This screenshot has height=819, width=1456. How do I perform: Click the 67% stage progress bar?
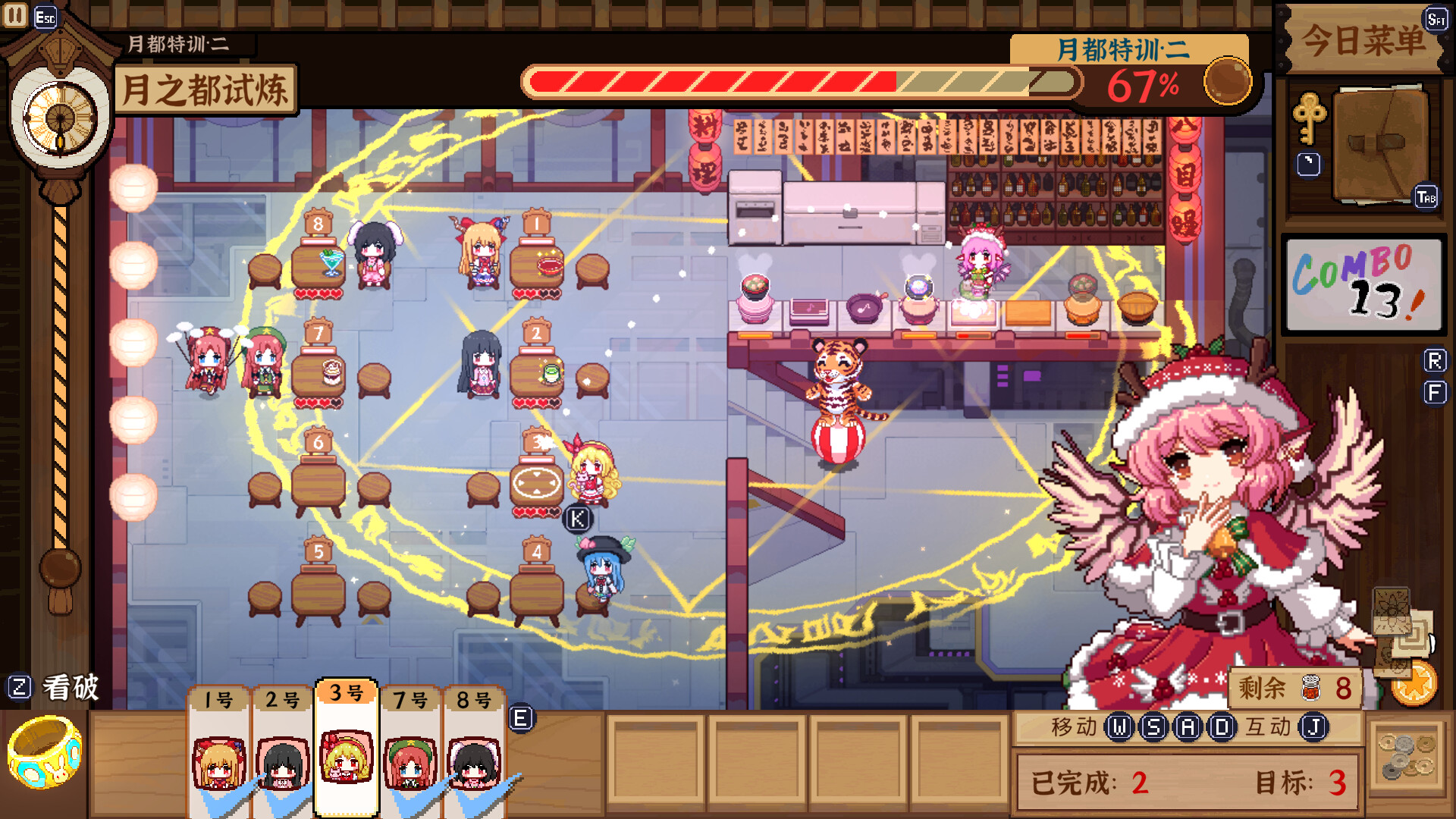tap(800, 78)
